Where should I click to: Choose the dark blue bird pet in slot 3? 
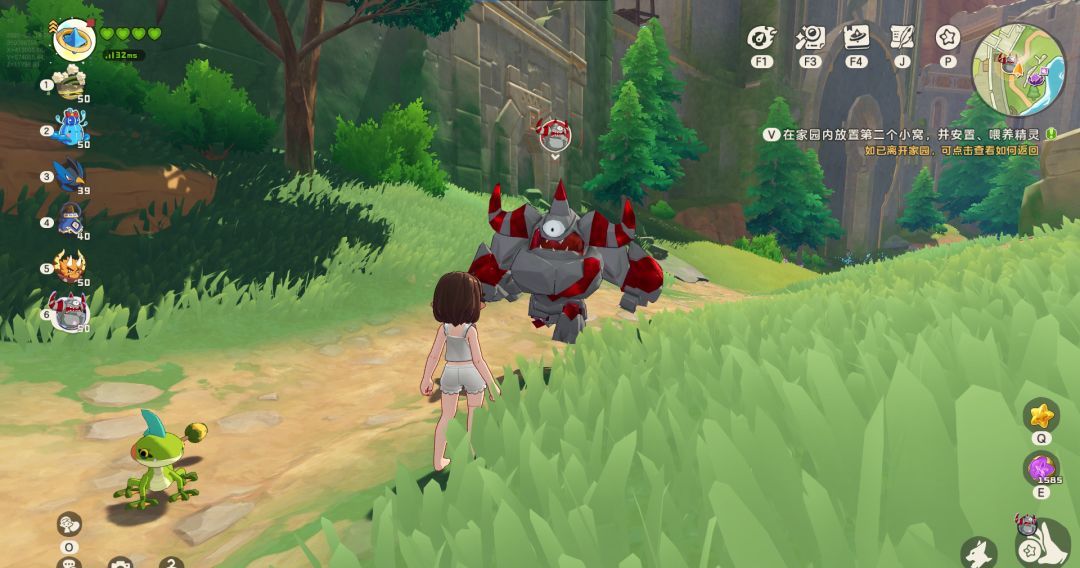point(71,174)
